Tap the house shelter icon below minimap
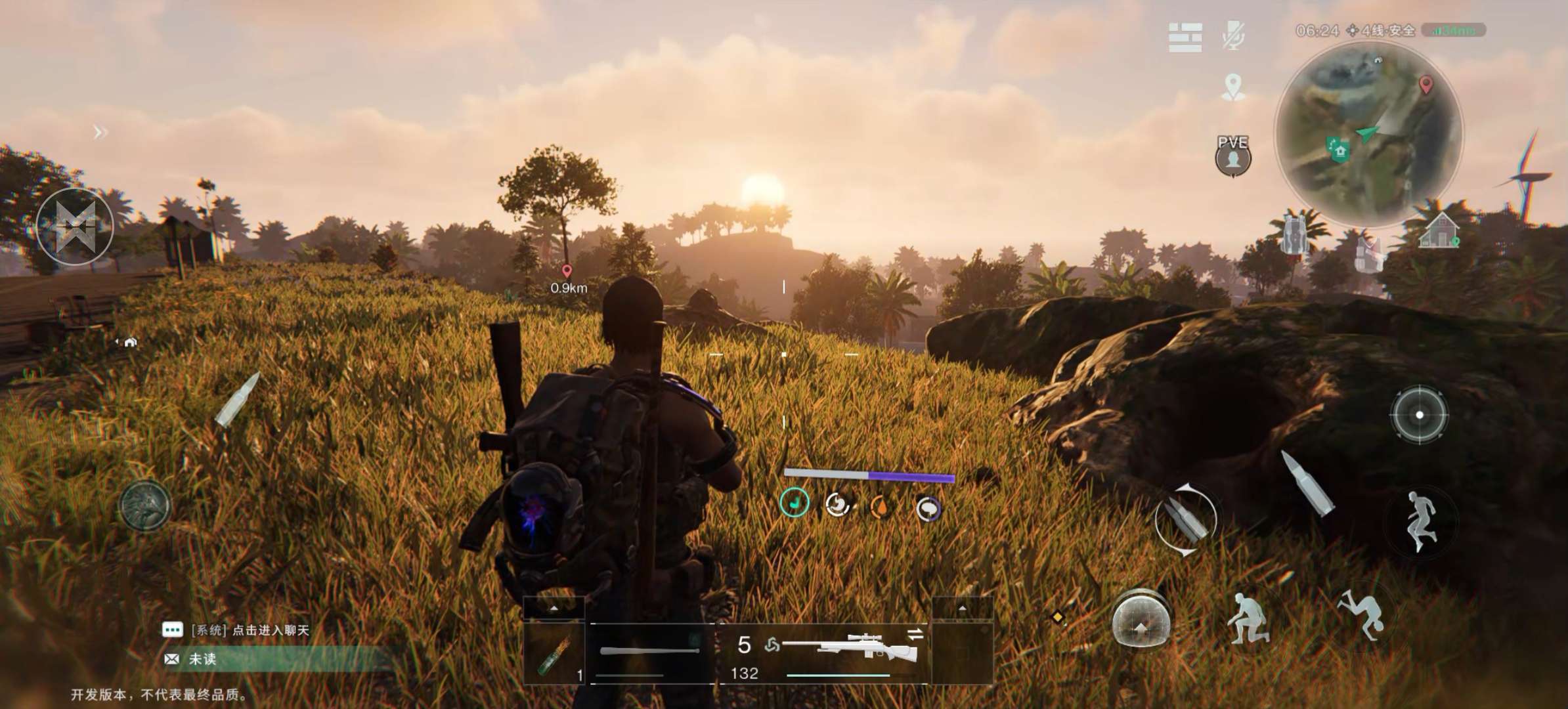The height and width of the screenshot is (709, 1568). pyautogui.click(x=1438, y=232)
